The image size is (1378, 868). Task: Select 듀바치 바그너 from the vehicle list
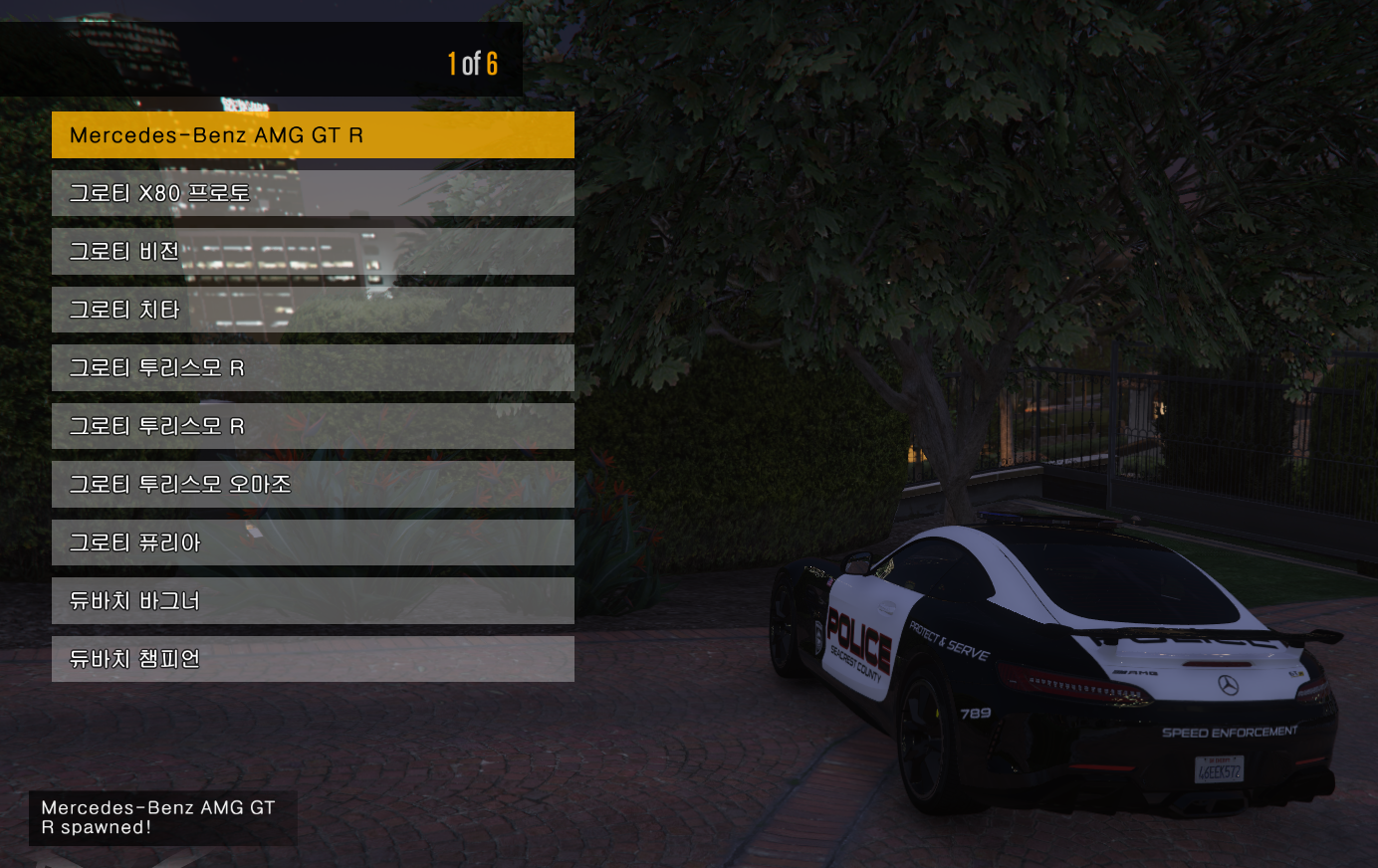pyautogui.click(x=313, y=601)
